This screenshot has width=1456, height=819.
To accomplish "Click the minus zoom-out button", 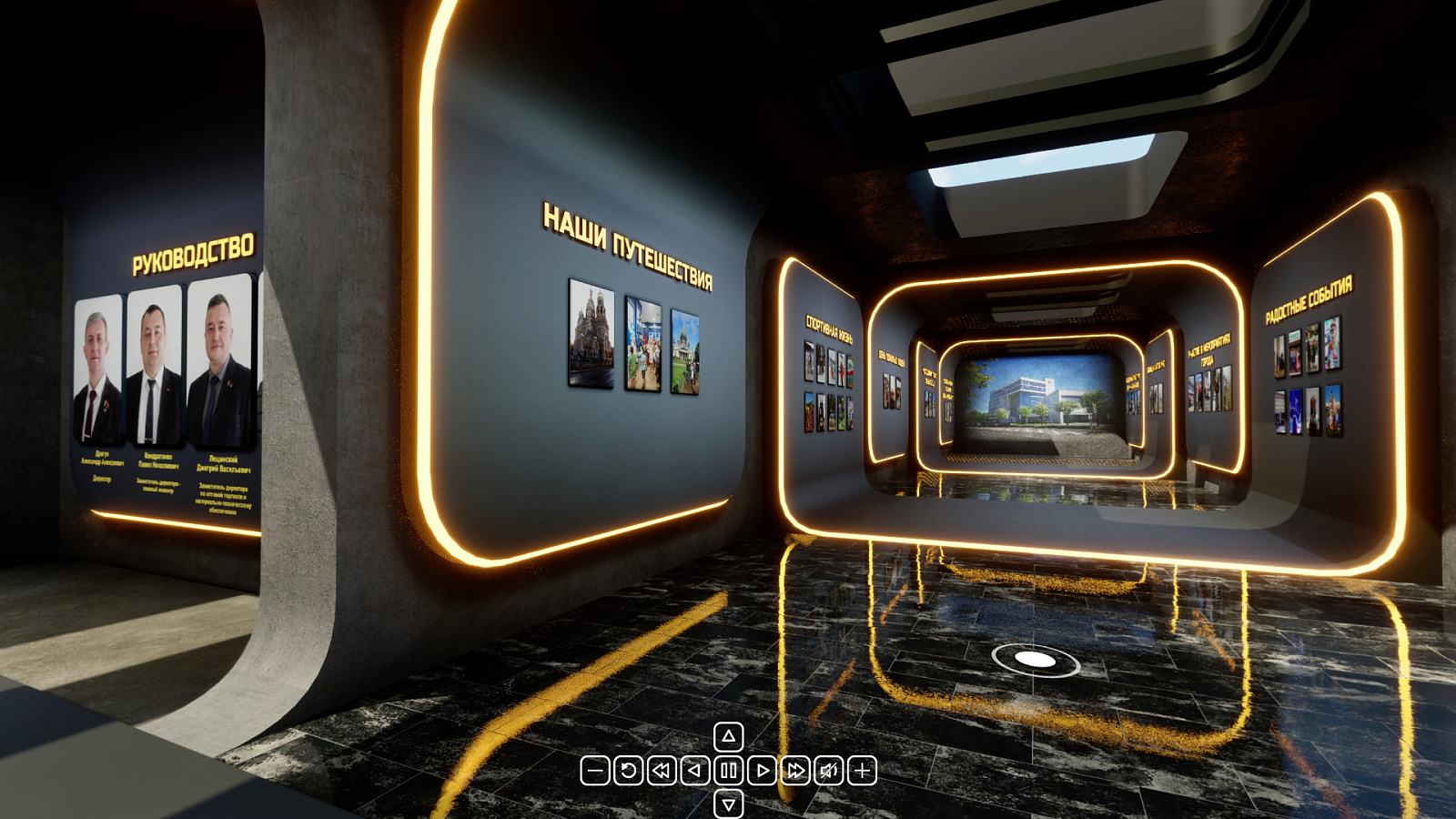I will [595, 771].
